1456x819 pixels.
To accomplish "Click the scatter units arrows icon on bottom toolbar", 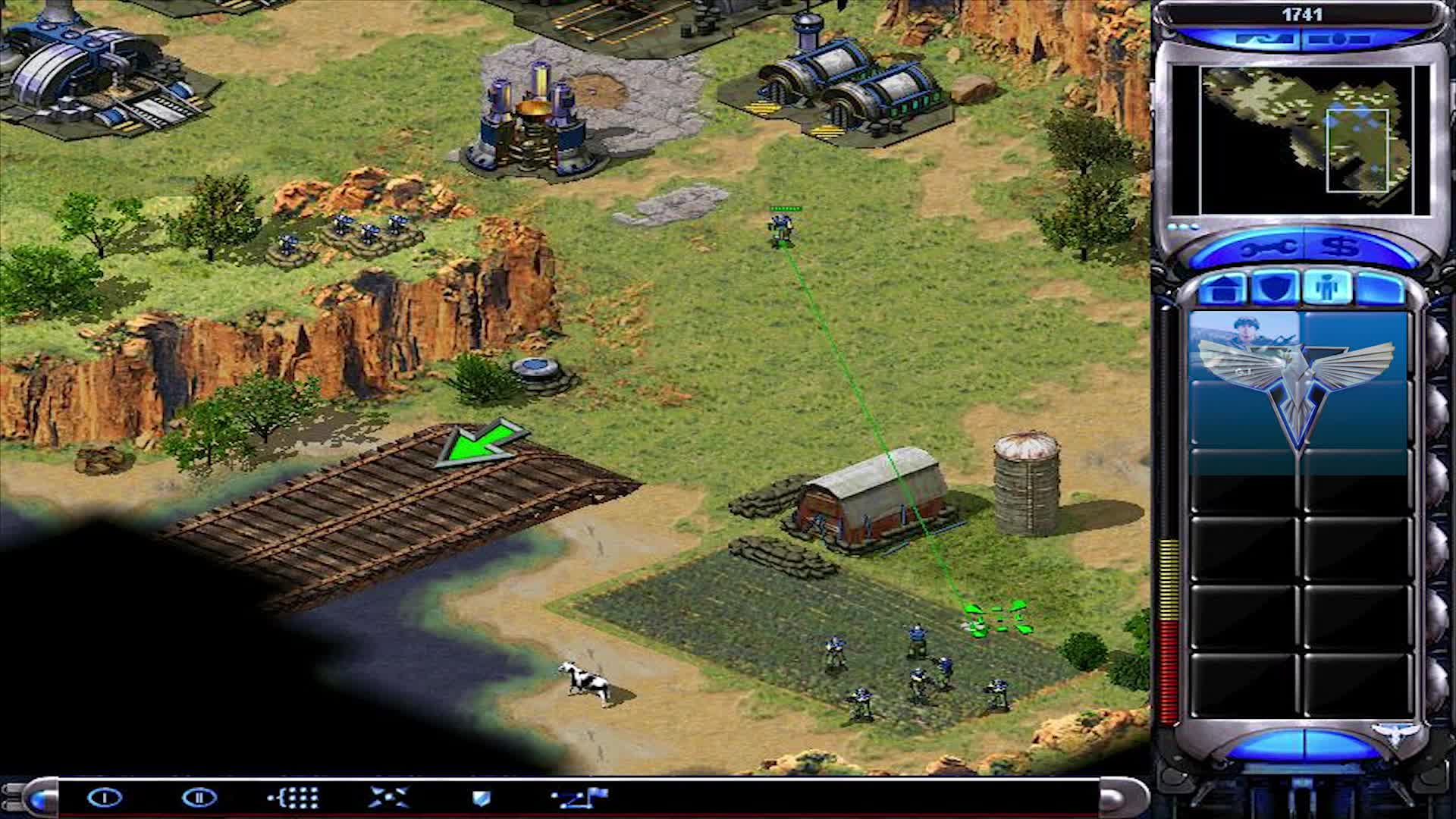I will coord(387,796).
